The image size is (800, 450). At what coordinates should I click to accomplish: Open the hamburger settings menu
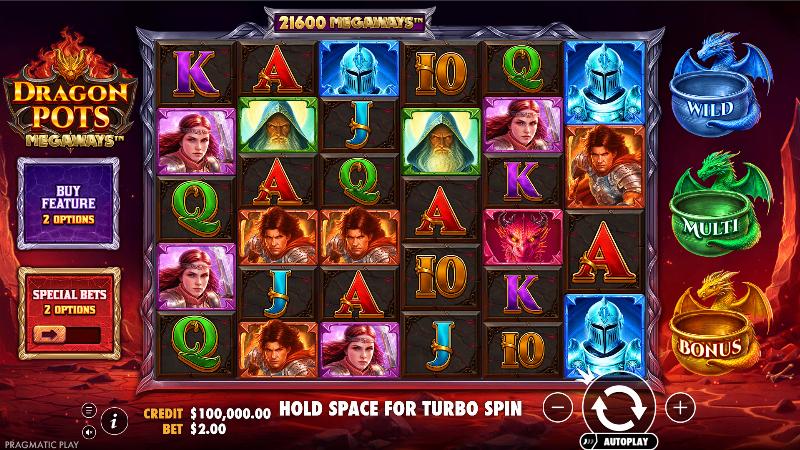pos(88,410)
